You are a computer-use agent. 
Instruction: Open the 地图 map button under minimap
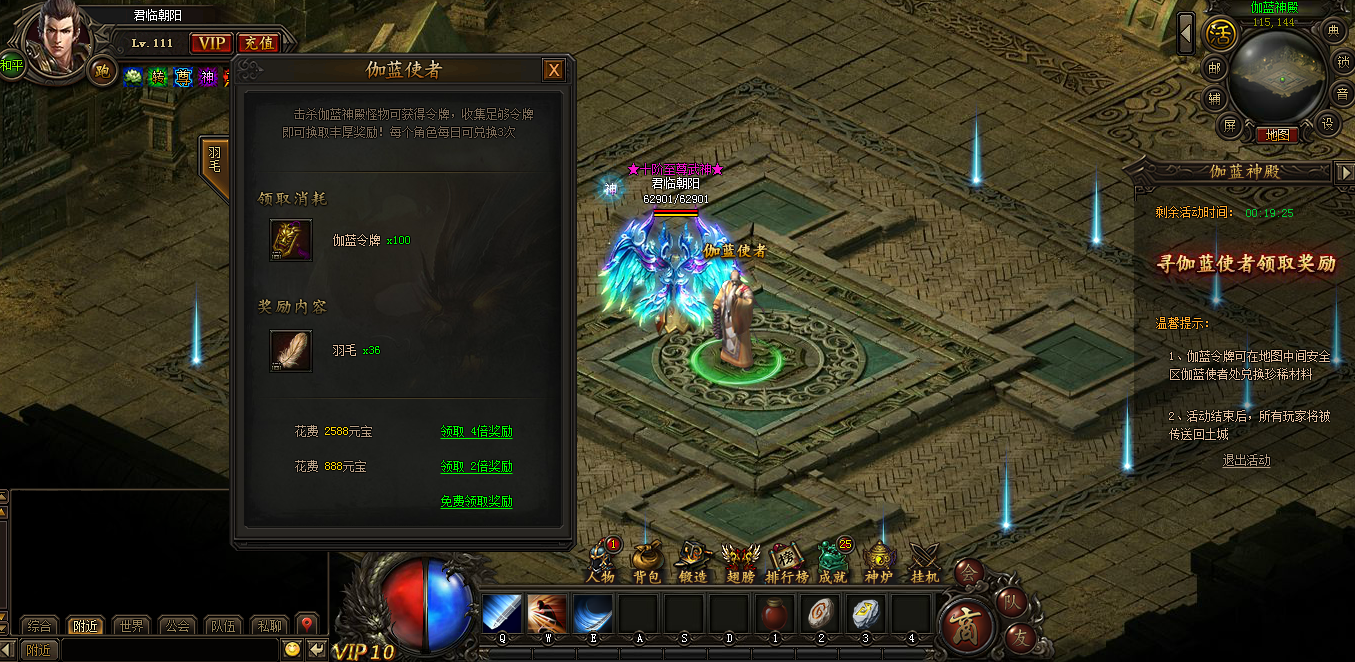click(x=1277, y=135)
